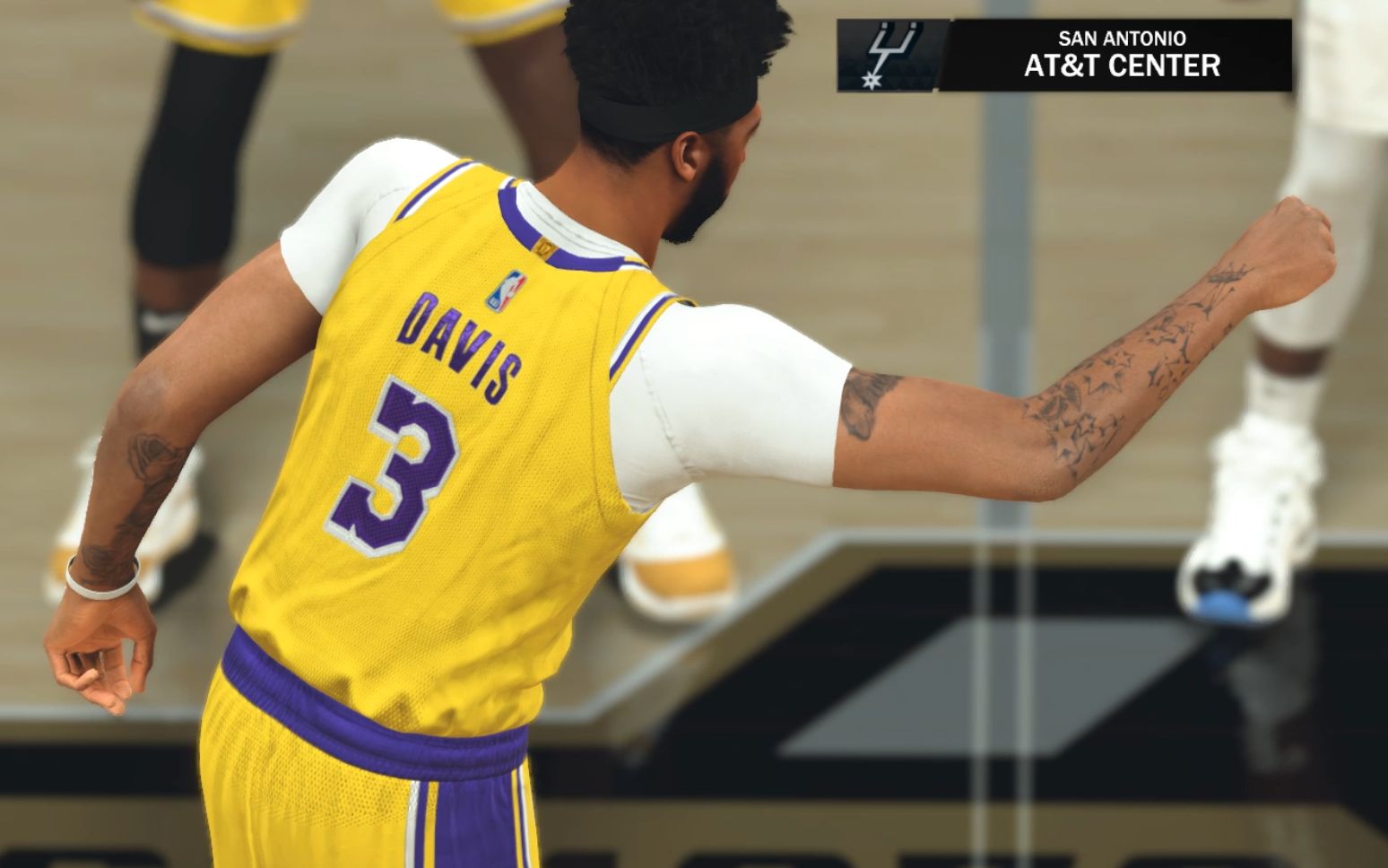Image resolution: width=1388 pixels, height=868 pixels.
Task: Click the San Antonio Spurs logo
Action: click(x=886, y=56)
